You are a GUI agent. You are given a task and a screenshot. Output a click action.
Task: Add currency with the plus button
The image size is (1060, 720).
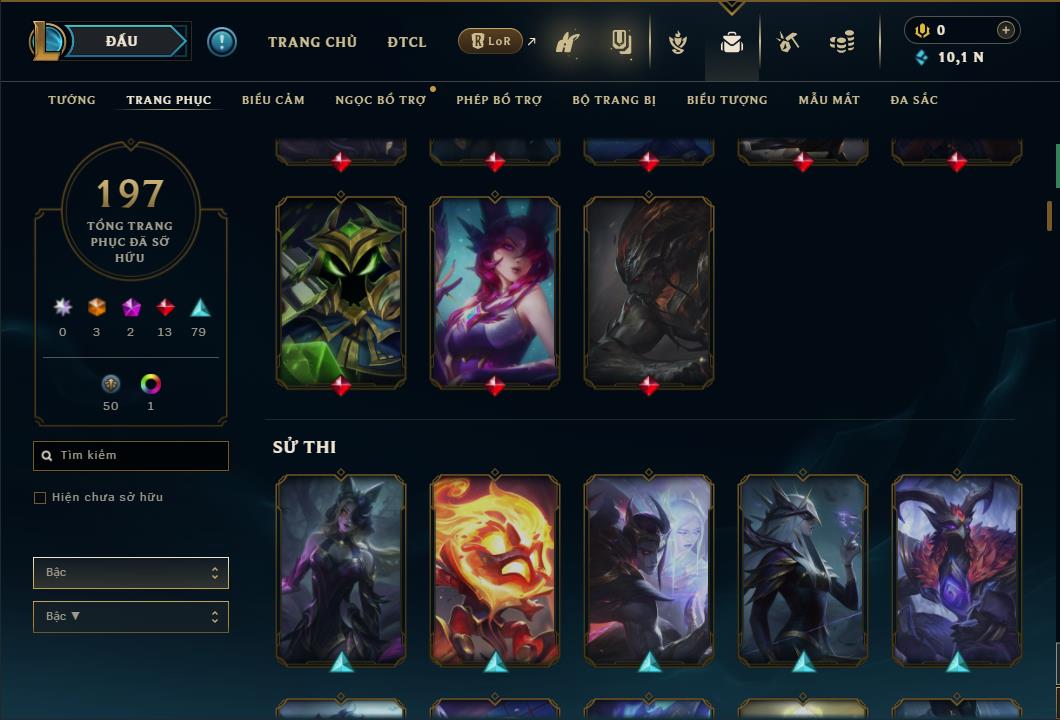click(1006, 30)
